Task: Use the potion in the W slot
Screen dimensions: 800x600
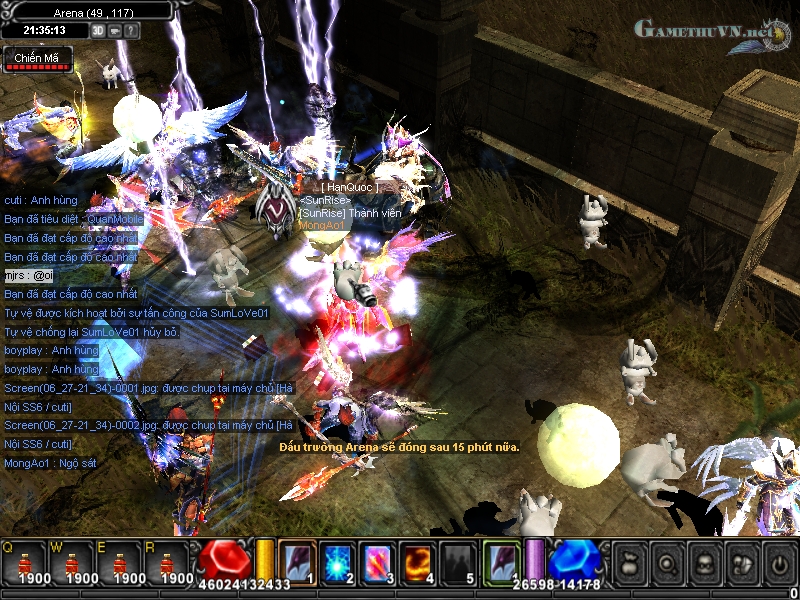Action: click(71, 564)
